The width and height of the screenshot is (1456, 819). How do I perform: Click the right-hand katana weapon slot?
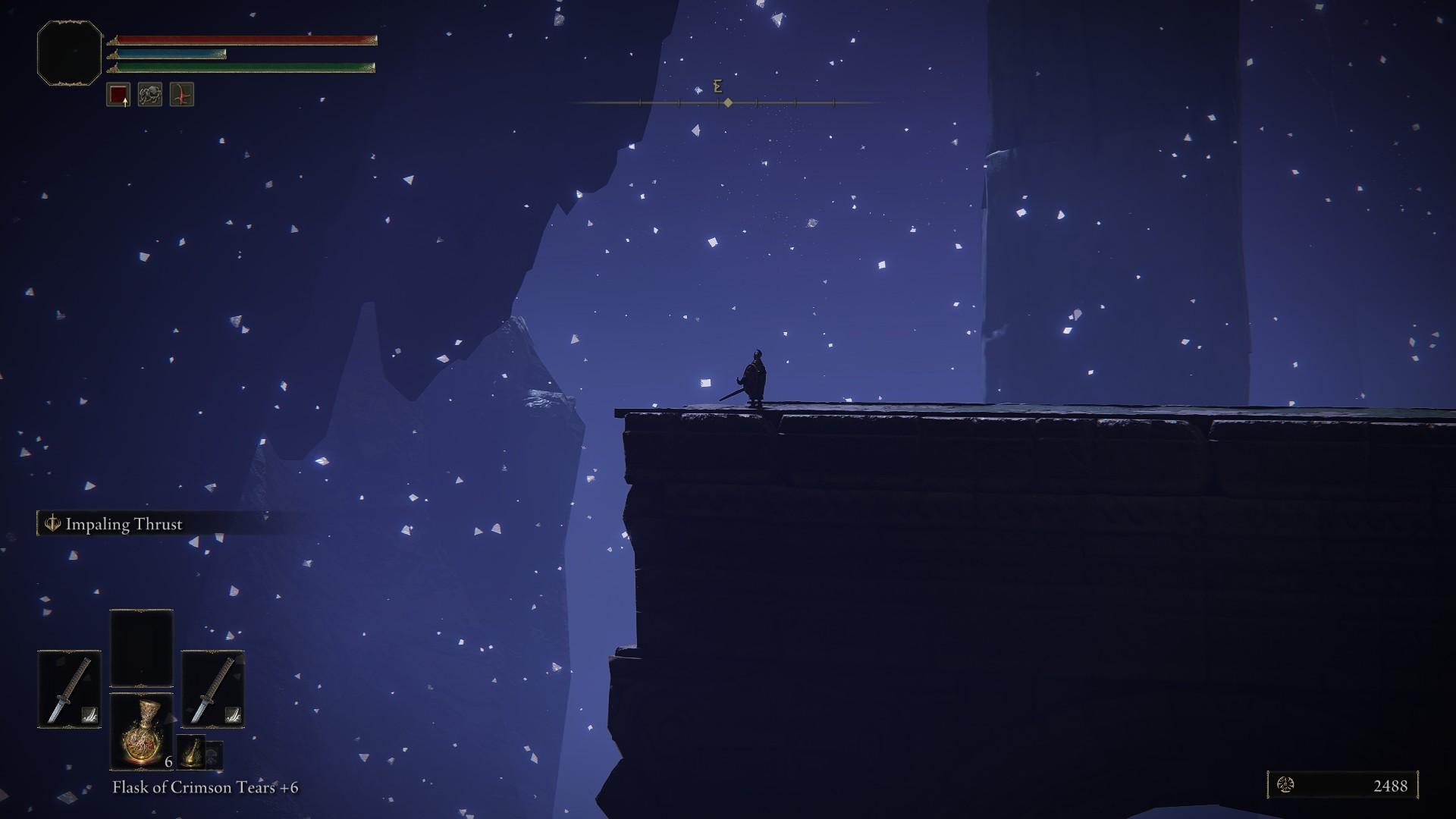(213, 689)
